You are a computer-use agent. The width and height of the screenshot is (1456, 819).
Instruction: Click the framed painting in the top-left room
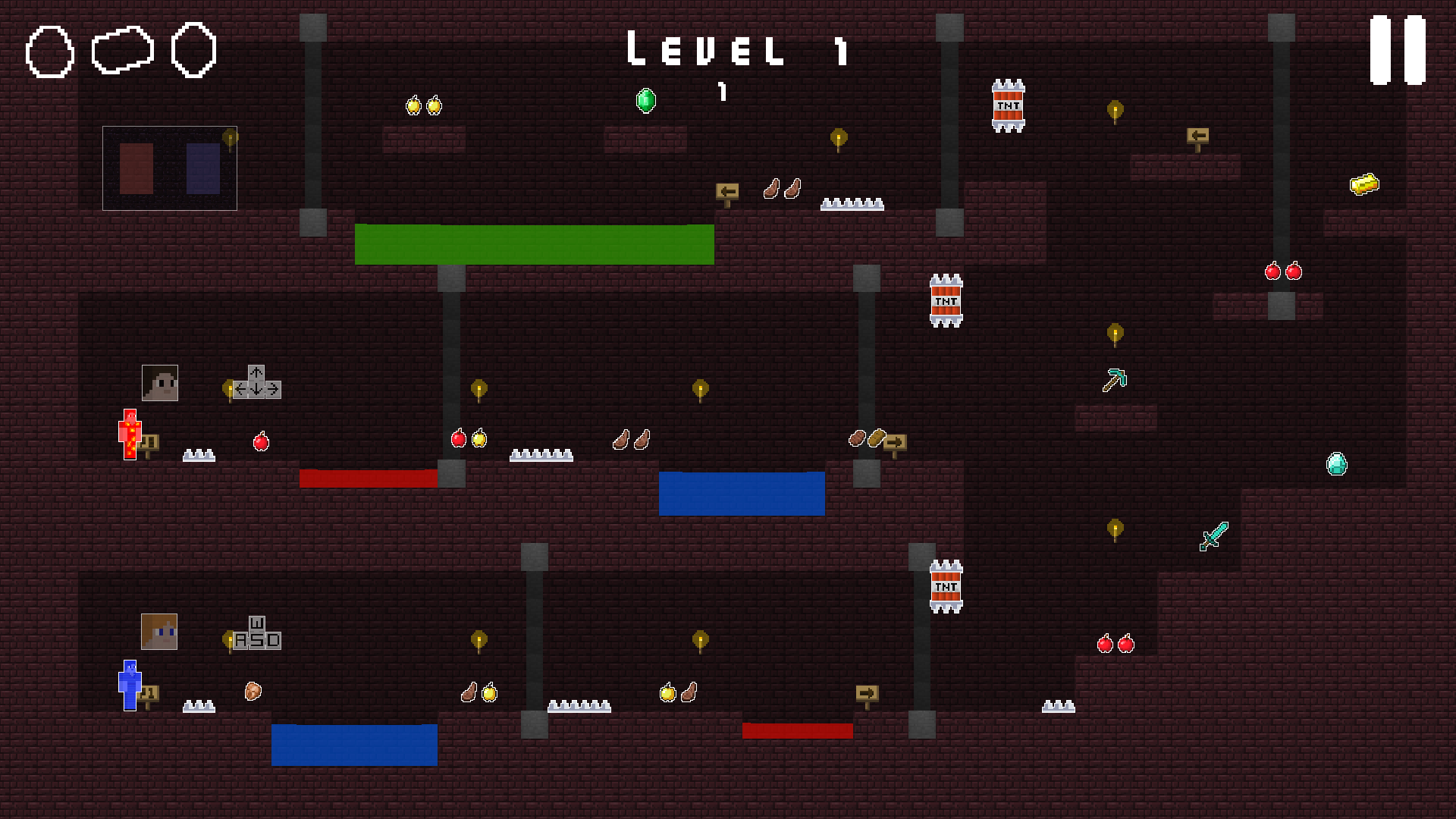point(169,167)
